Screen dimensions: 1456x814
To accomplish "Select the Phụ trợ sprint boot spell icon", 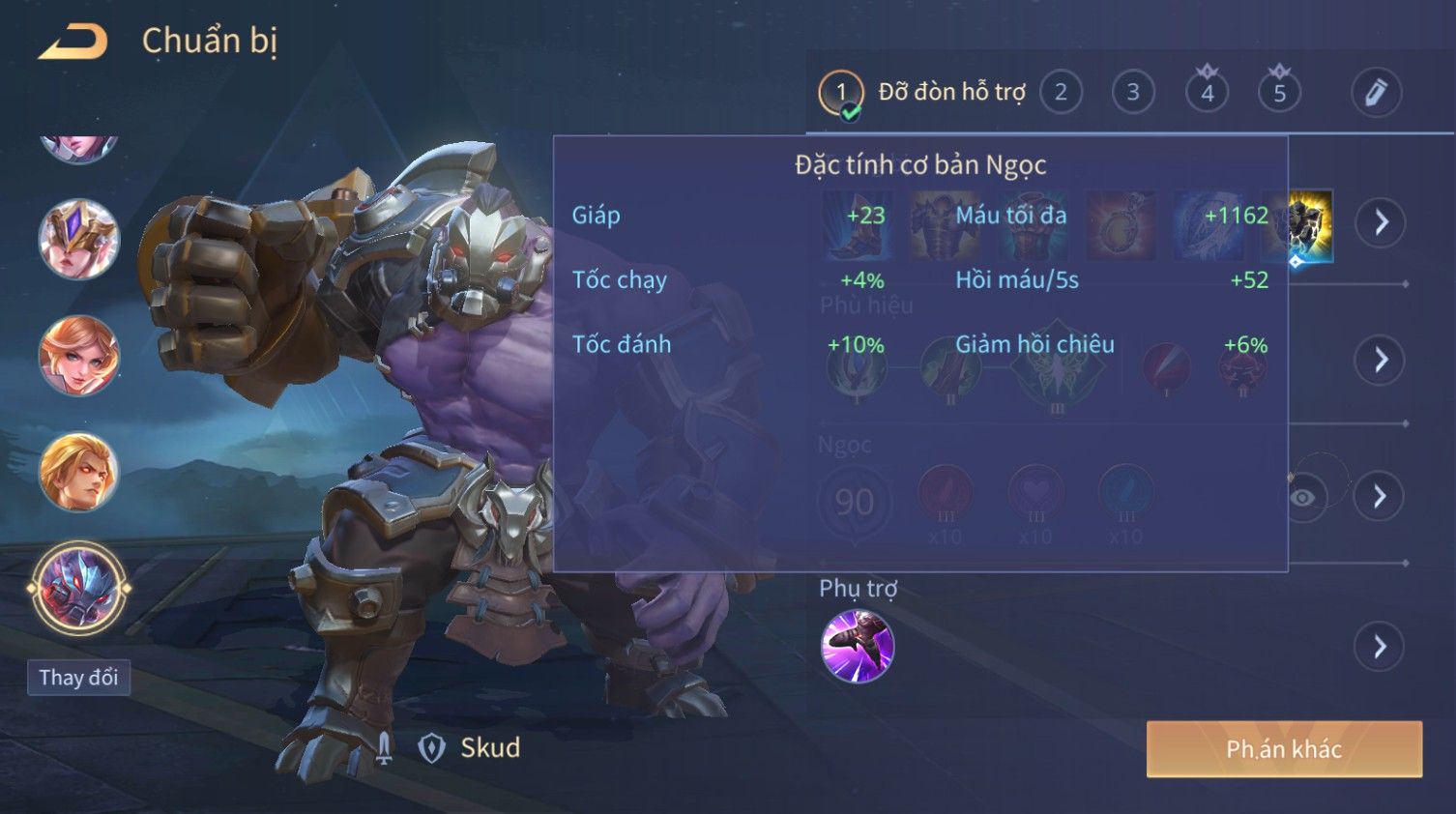I will tap(858, 646).
